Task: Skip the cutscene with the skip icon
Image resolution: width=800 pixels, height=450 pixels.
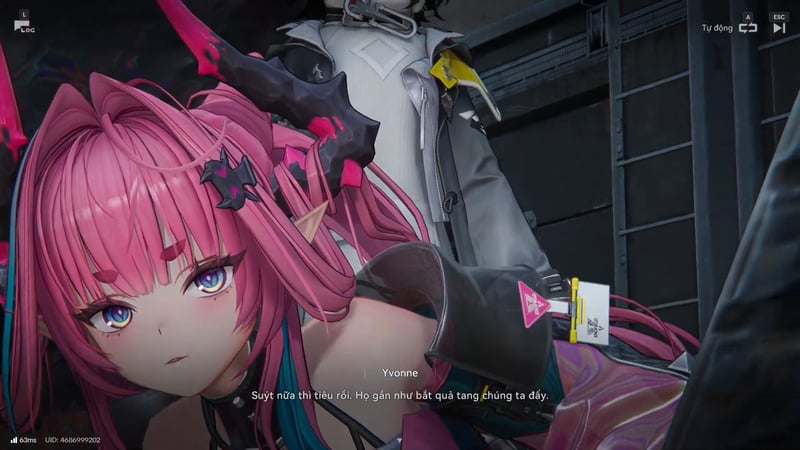Action: click(779, 28)
